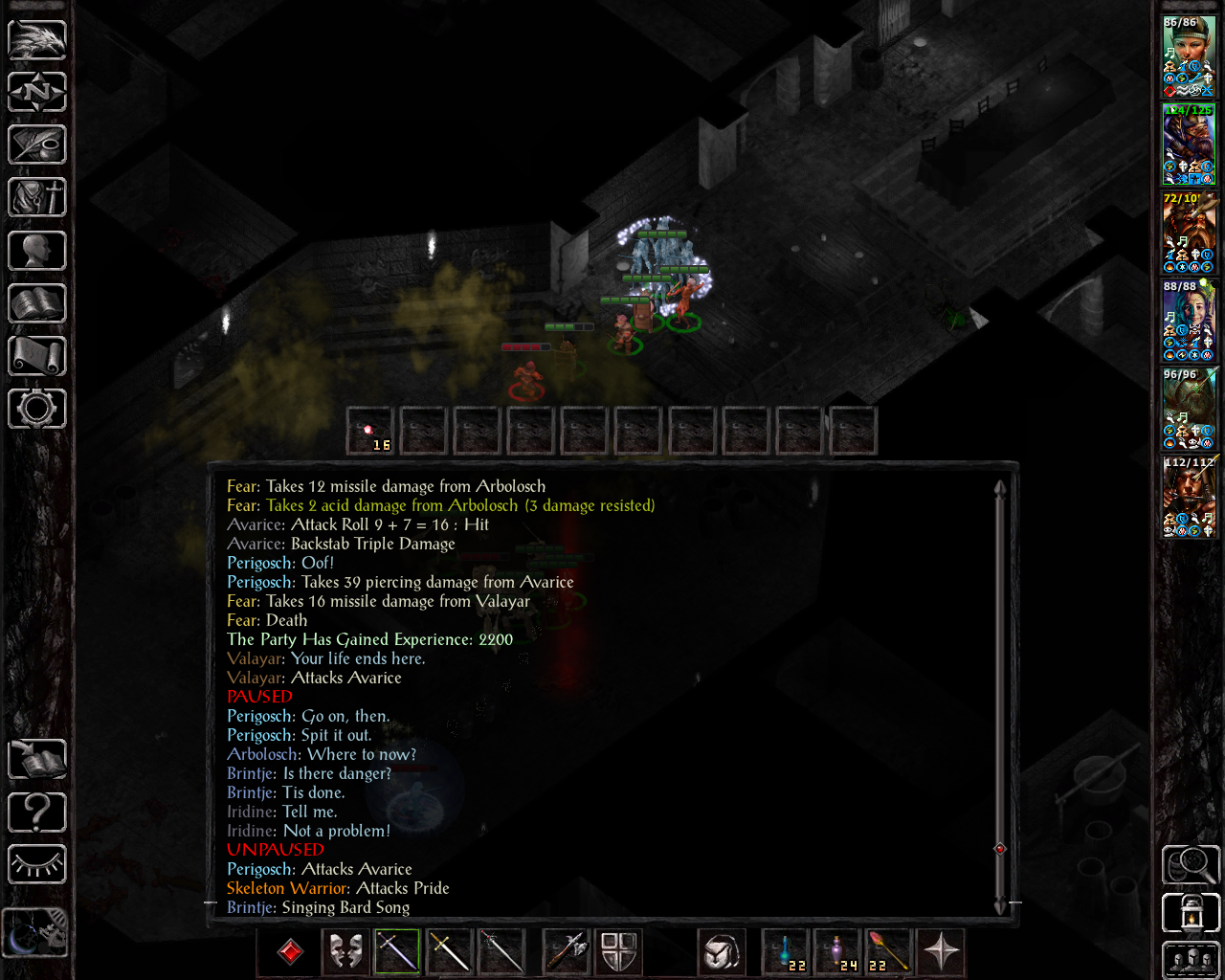This screenshot has height=980, width=1225.
Task: Use the blue potion with 22 charges
Action: pos(786,951)
